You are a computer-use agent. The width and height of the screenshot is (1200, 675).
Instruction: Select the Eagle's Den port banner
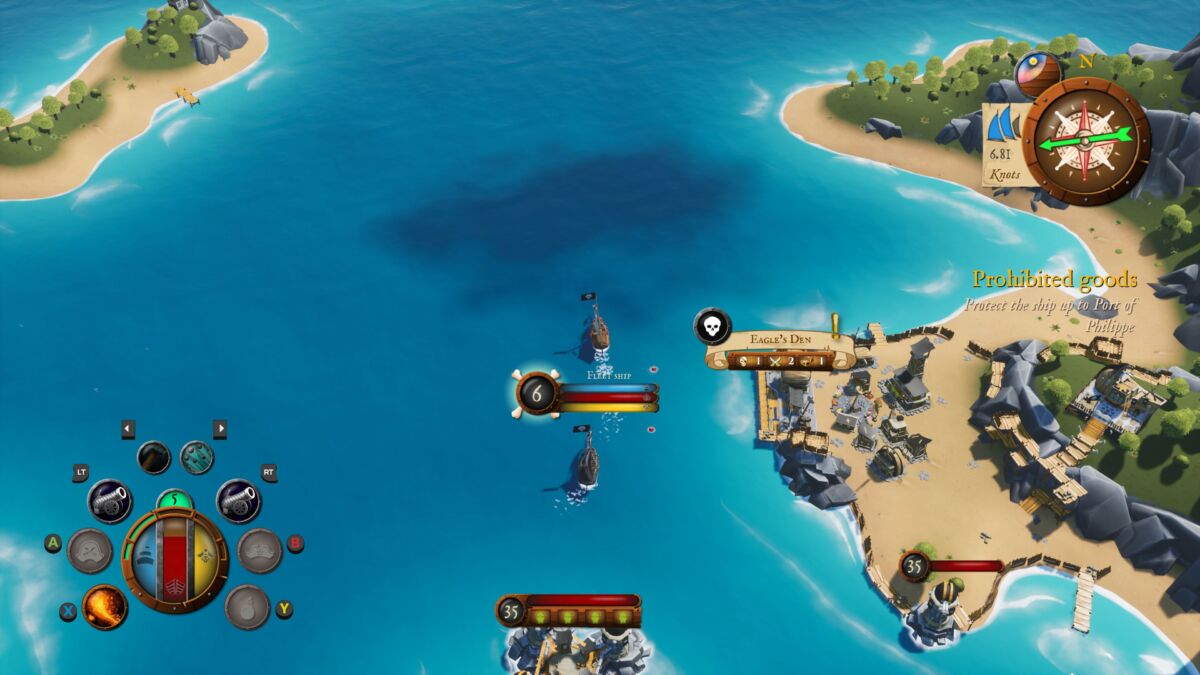(x=780, y=349)
